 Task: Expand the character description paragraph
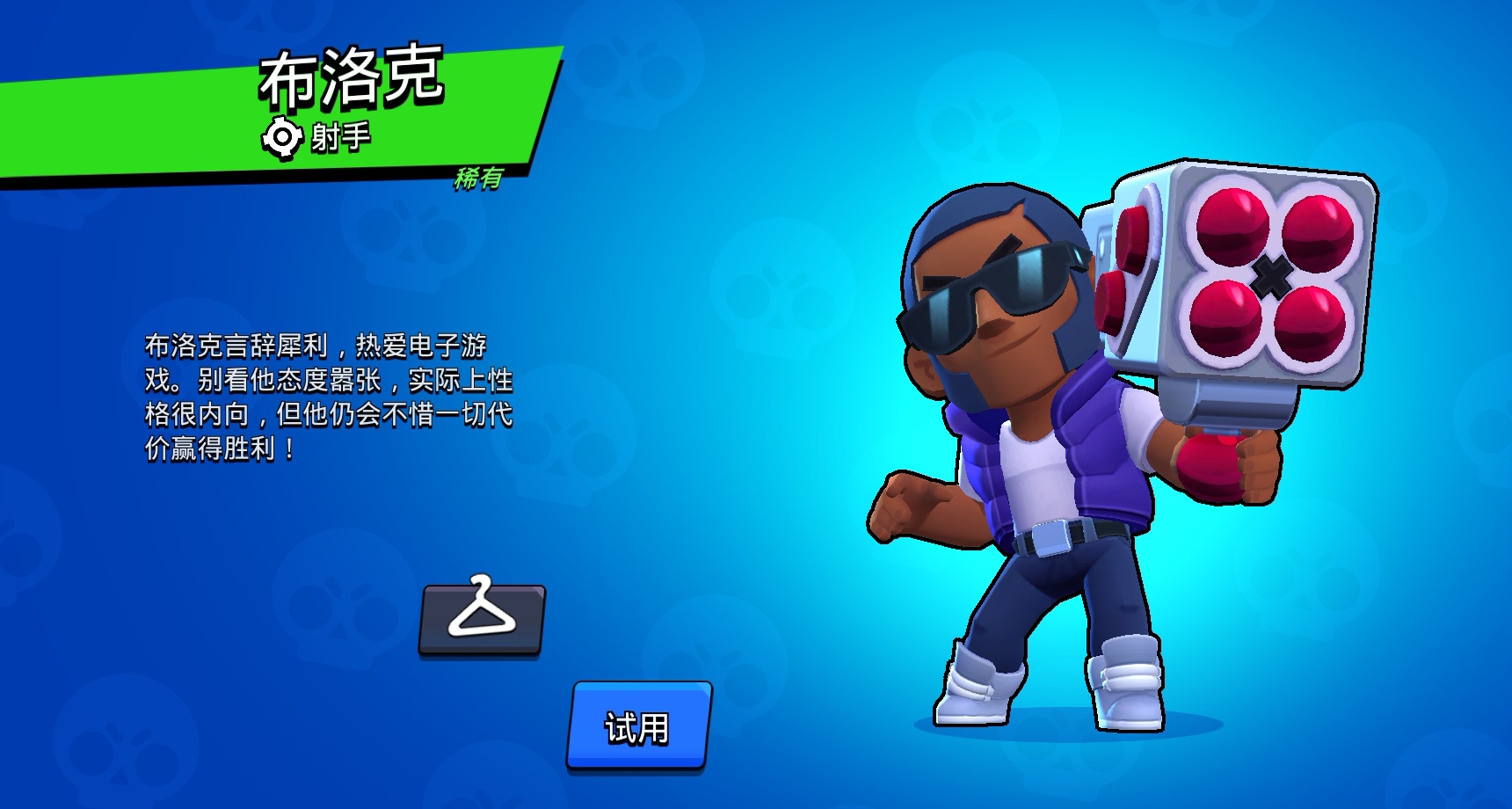(x=334, y=396)
